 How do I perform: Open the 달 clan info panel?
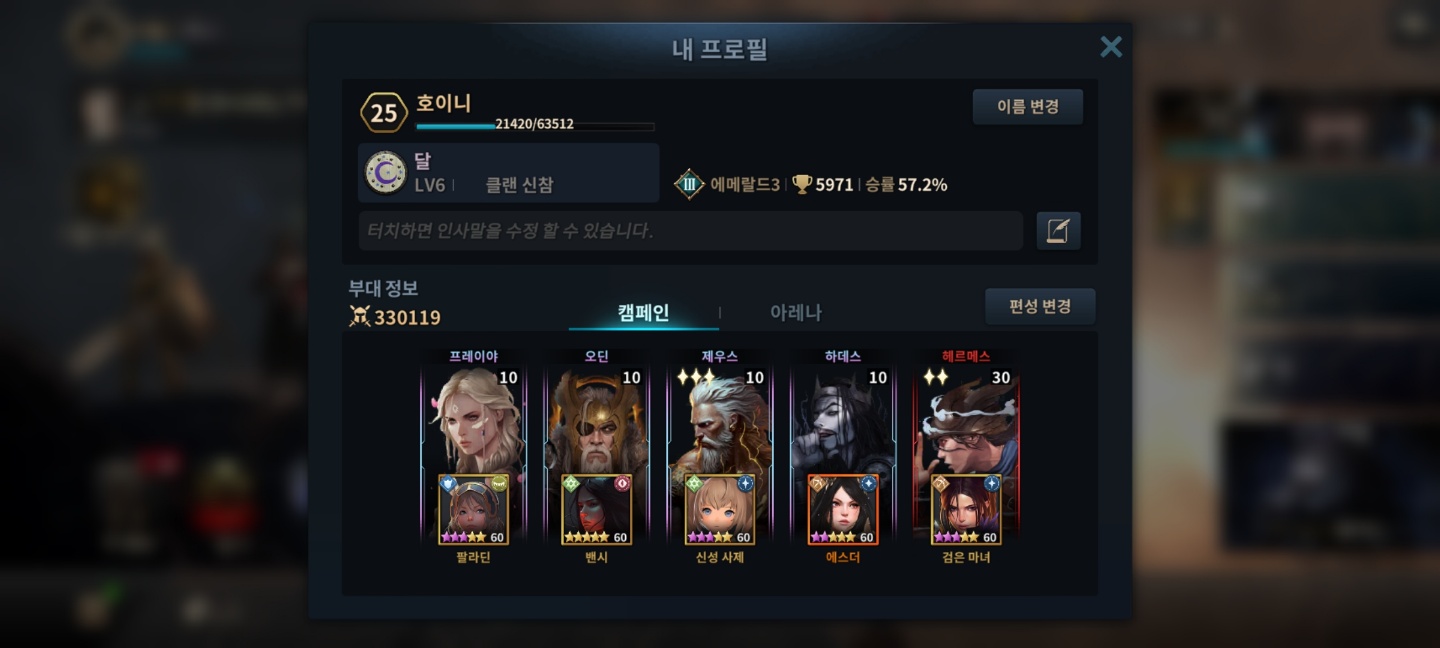[508, 173]
